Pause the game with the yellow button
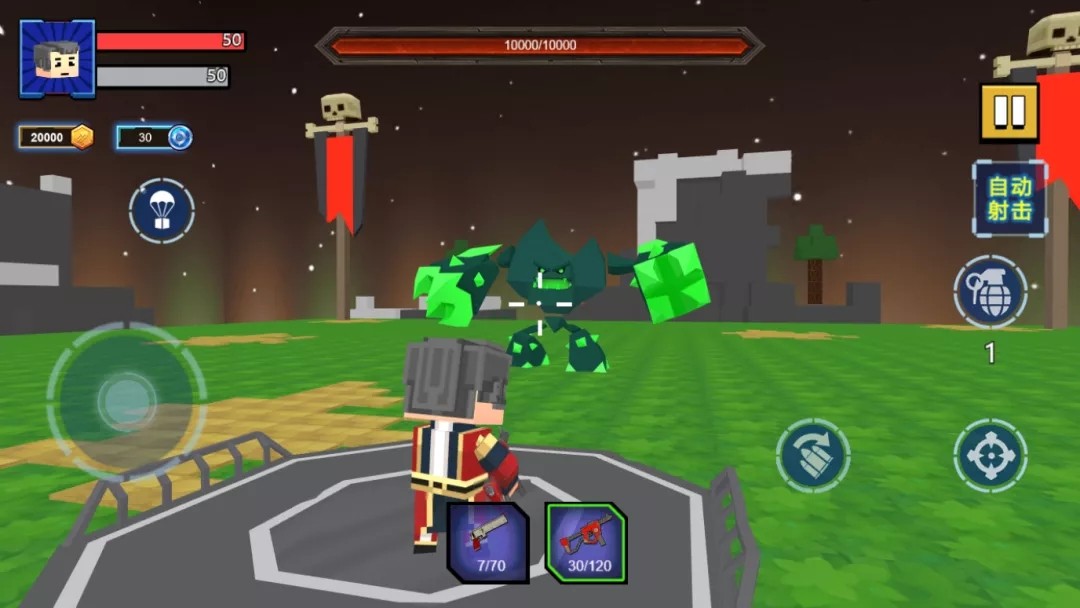The height and width of the screenshot is (608, 1080). click(x=1009, y=112)
